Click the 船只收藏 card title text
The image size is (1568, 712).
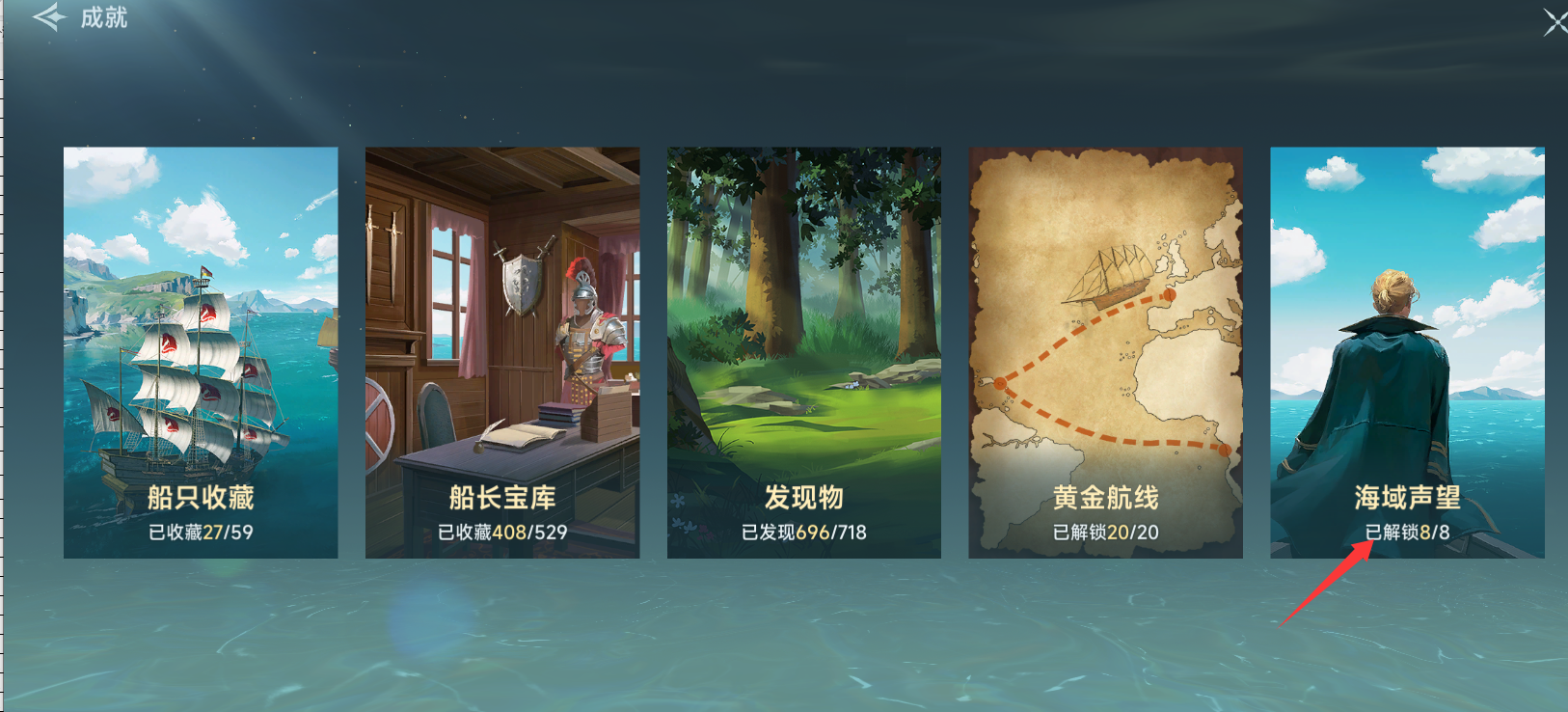200,497
